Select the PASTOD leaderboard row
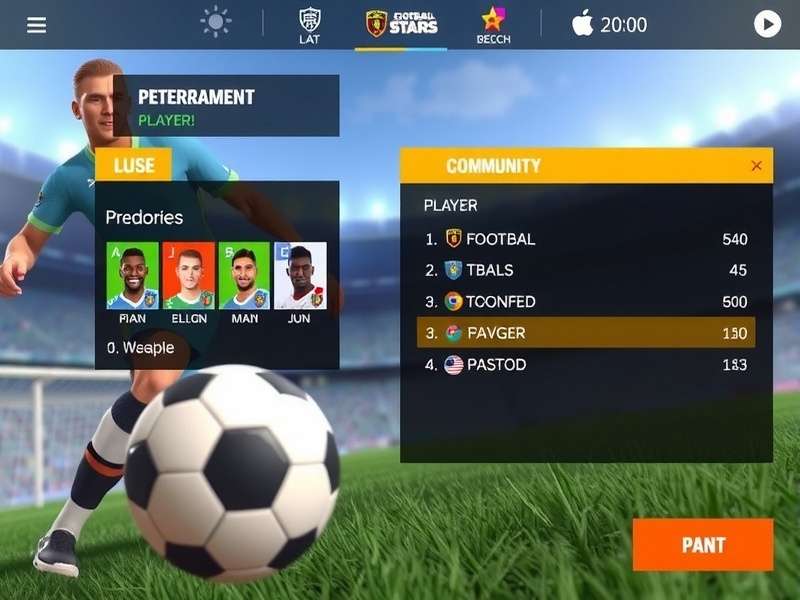 pos(586,365)
